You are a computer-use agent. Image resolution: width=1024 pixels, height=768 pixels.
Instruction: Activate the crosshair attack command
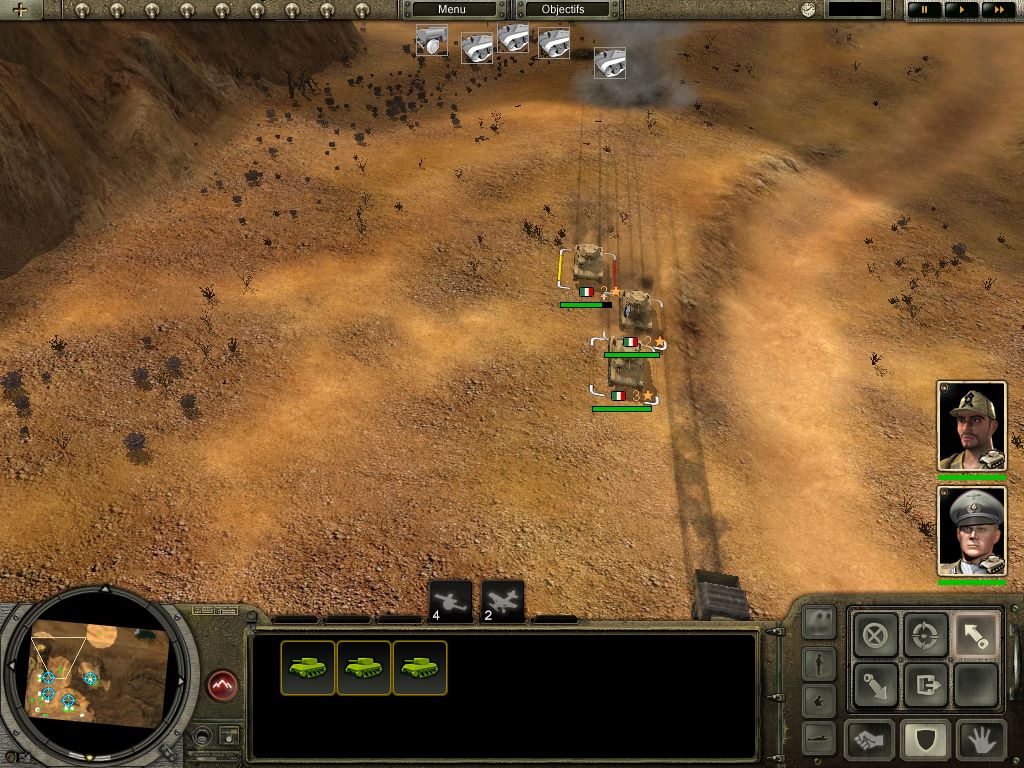pyautogui.click(x=925, y=634)
